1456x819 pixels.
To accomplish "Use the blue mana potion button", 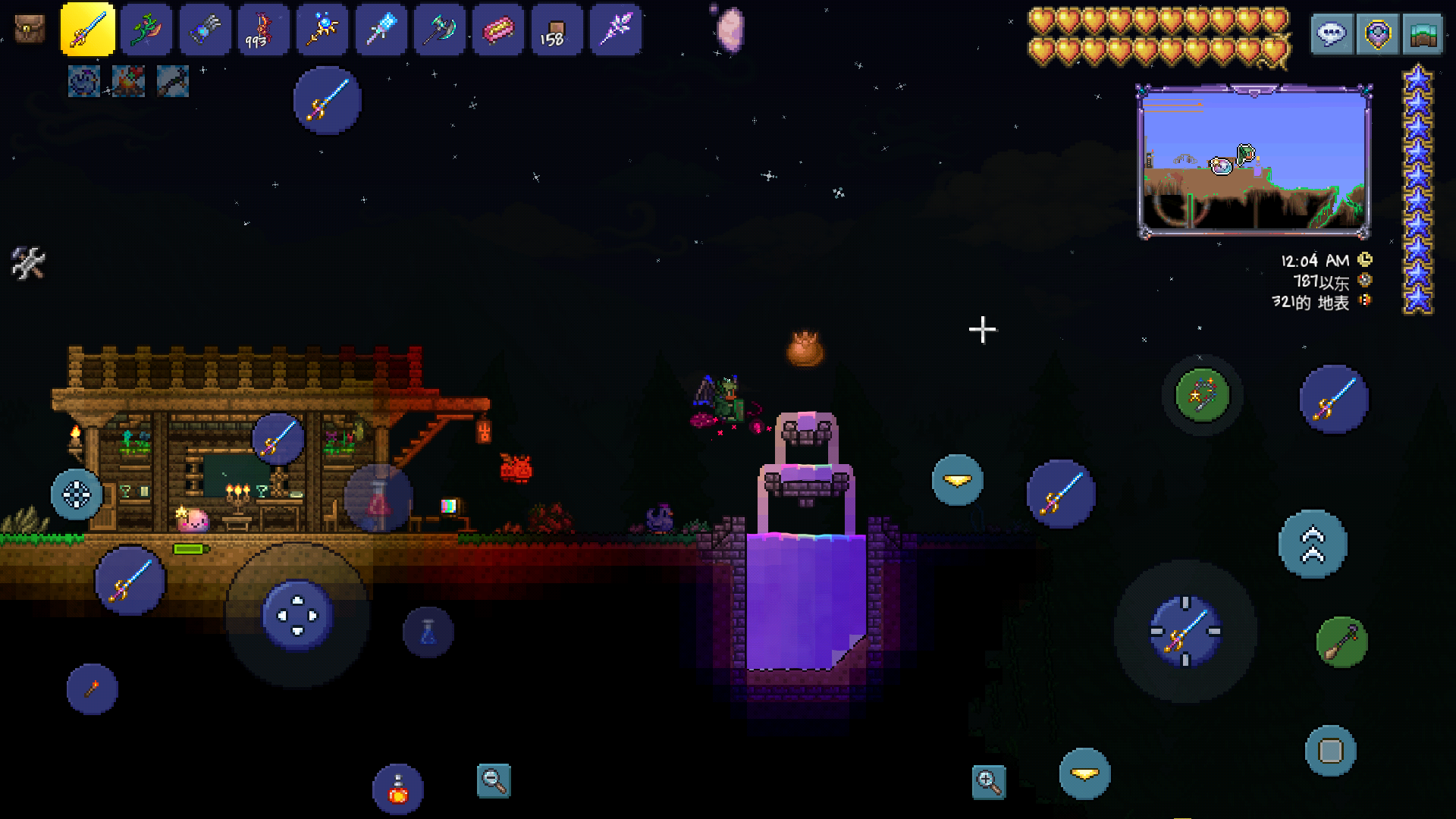I will click(428, 632).
